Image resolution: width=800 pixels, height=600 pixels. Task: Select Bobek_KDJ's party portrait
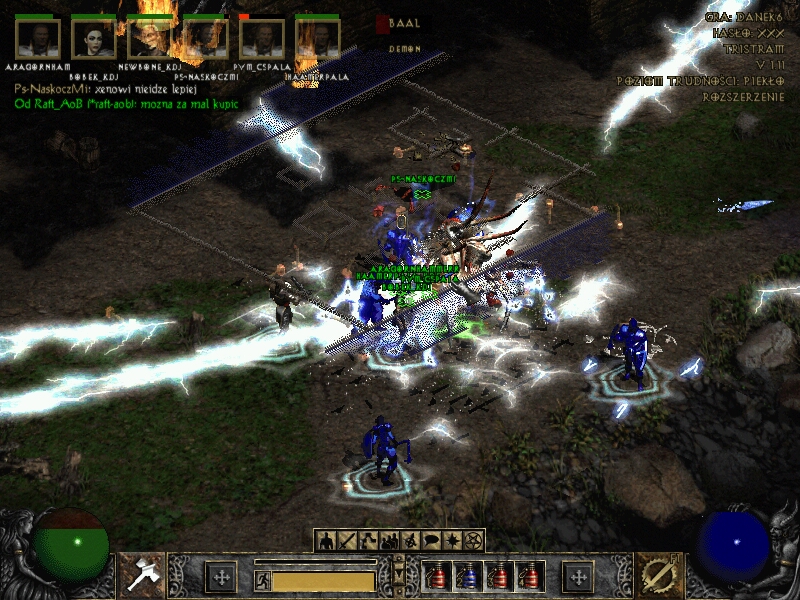tap(94, 38)
